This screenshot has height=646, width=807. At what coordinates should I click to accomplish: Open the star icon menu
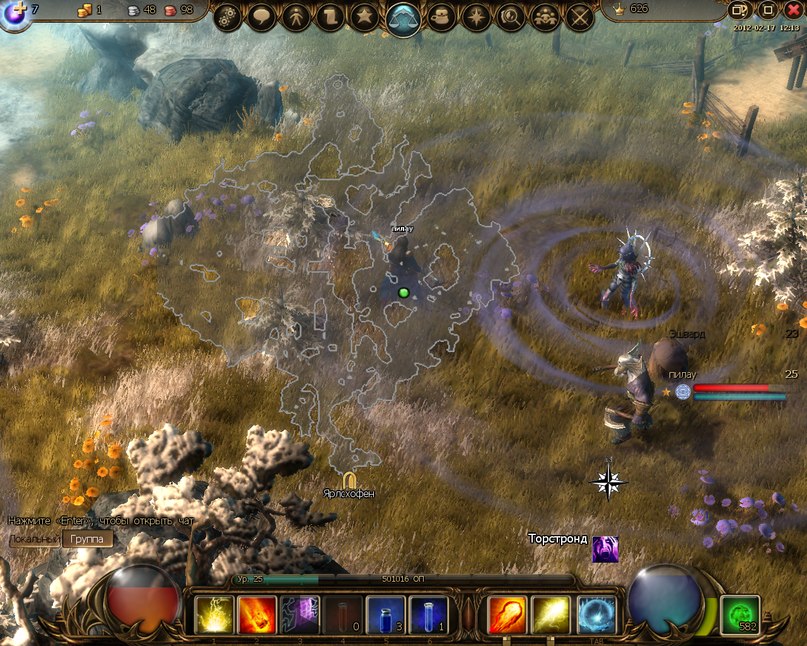367,17
